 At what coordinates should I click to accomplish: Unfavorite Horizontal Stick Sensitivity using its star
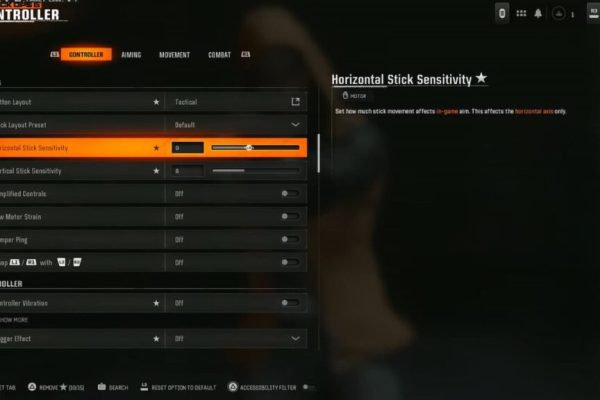click(156, 148)
